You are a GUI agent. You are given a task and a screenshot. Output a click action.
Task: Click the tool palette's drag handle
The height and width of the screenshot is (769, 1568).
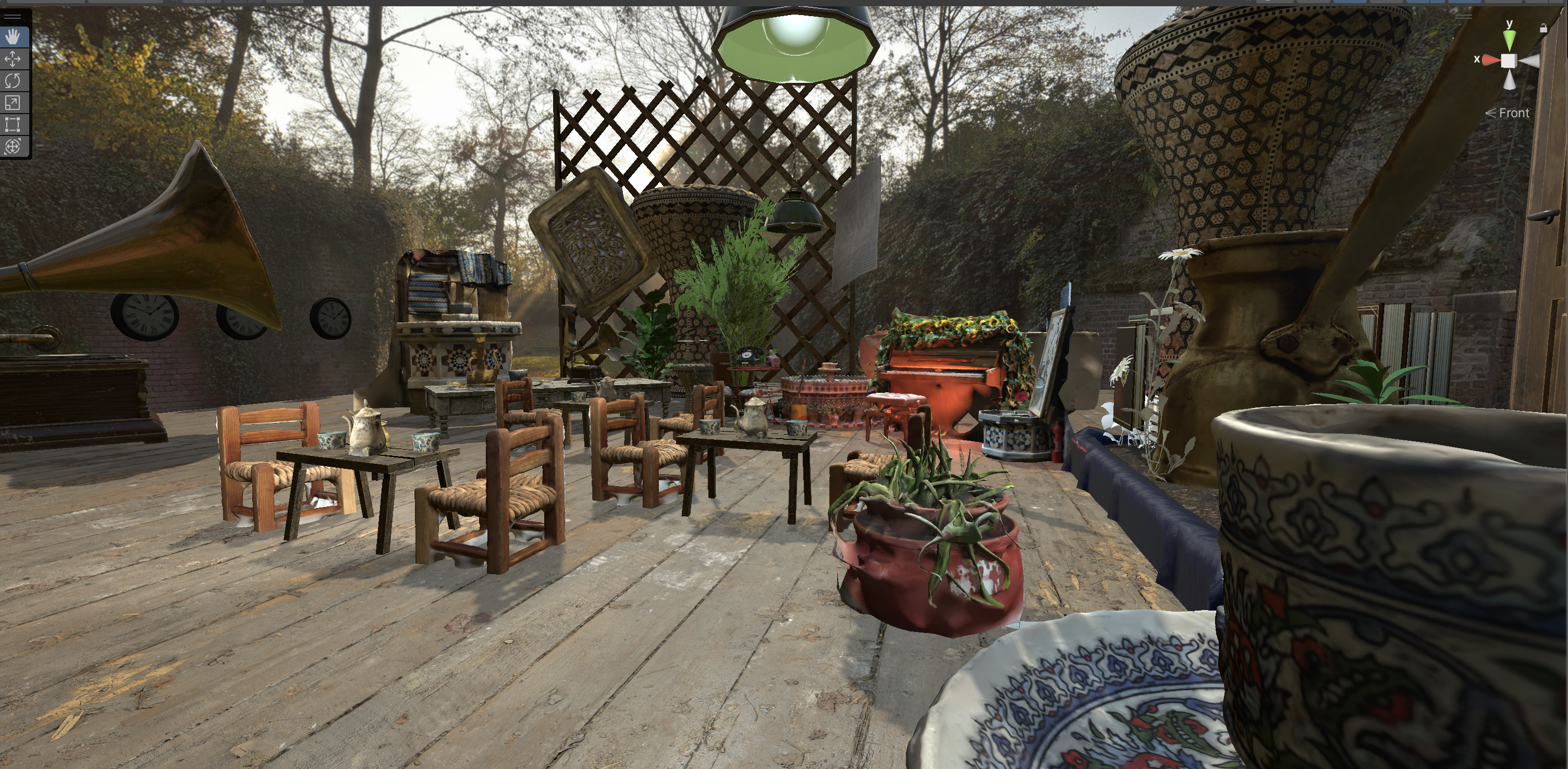pyautogui.click(x=13, y=17)
